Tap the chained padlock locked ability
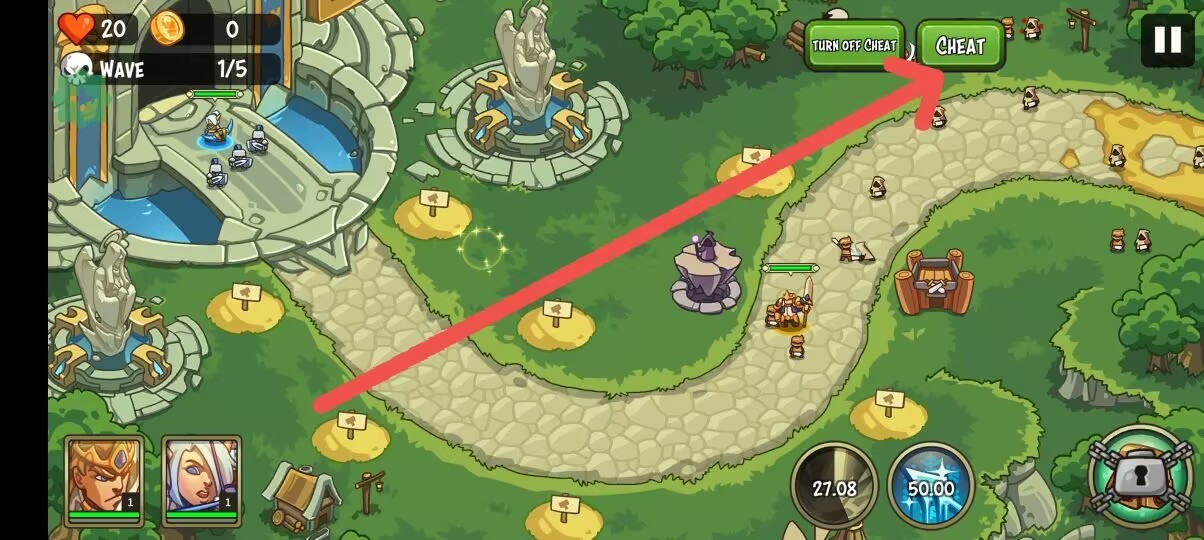This screenshot has width=1204, height=540. click(x=1139, y=477)
